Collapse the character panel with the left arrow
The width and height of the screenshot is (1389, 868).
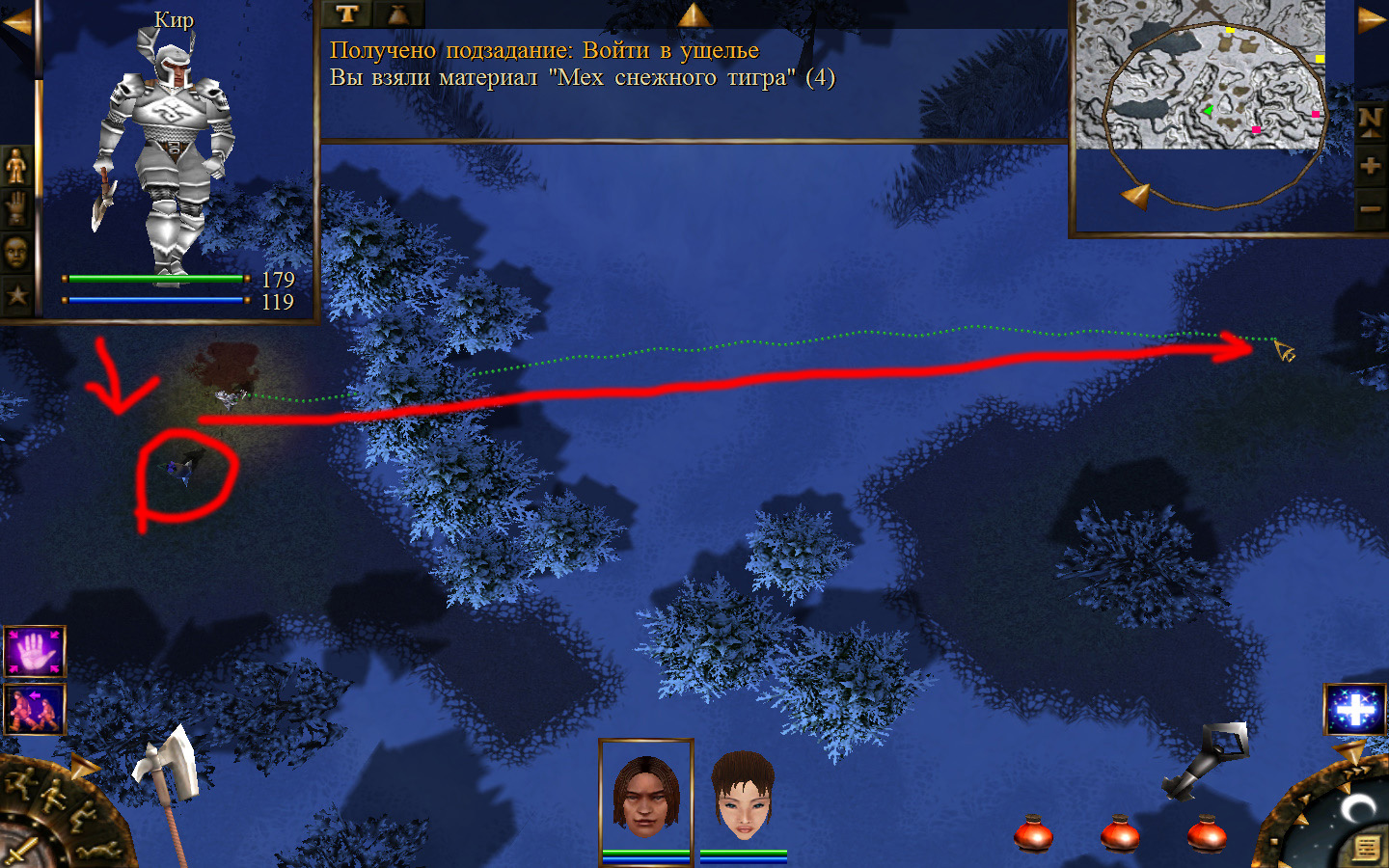click(16, 23)
